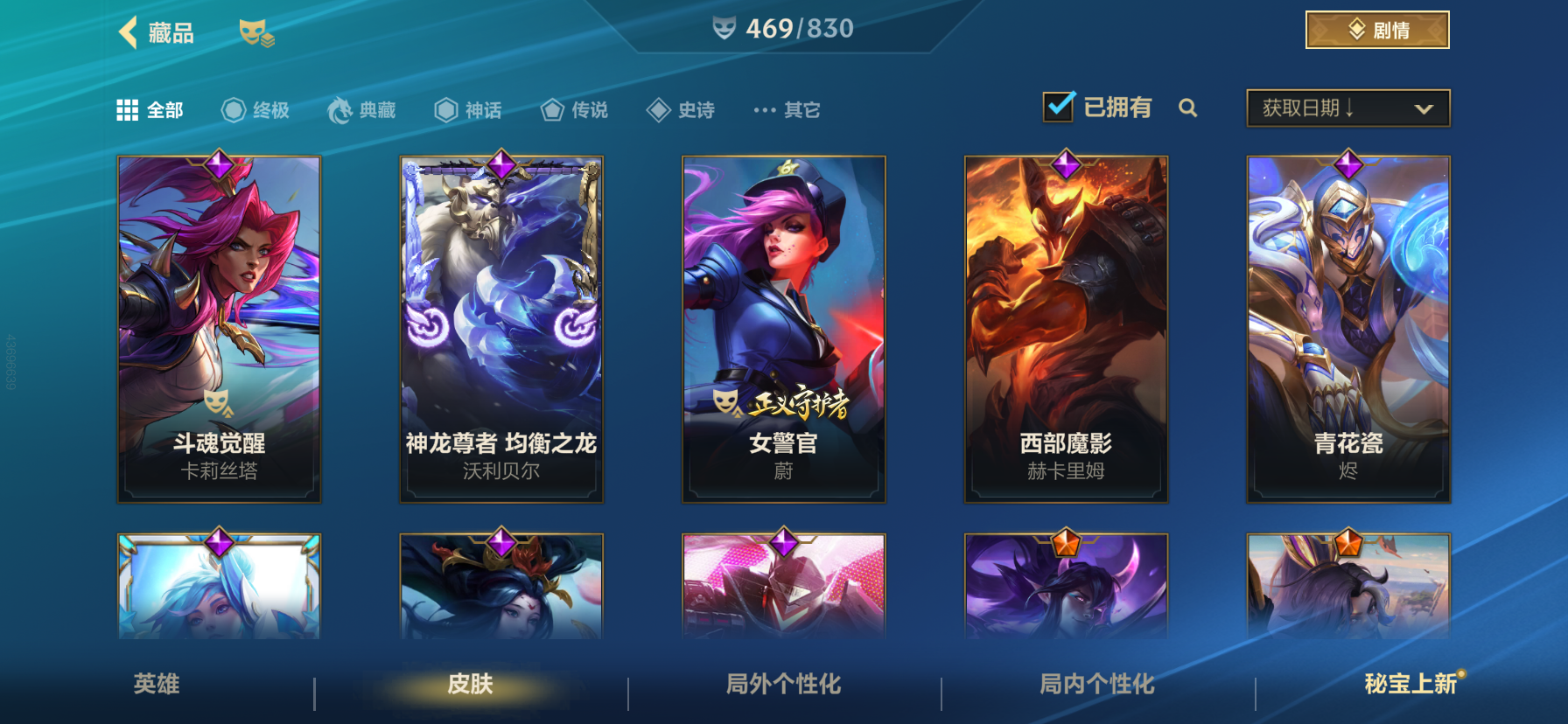Screen dimensions: 1568x724
Task: Click the grid icon next to 全部
Action: click(126, 108)
